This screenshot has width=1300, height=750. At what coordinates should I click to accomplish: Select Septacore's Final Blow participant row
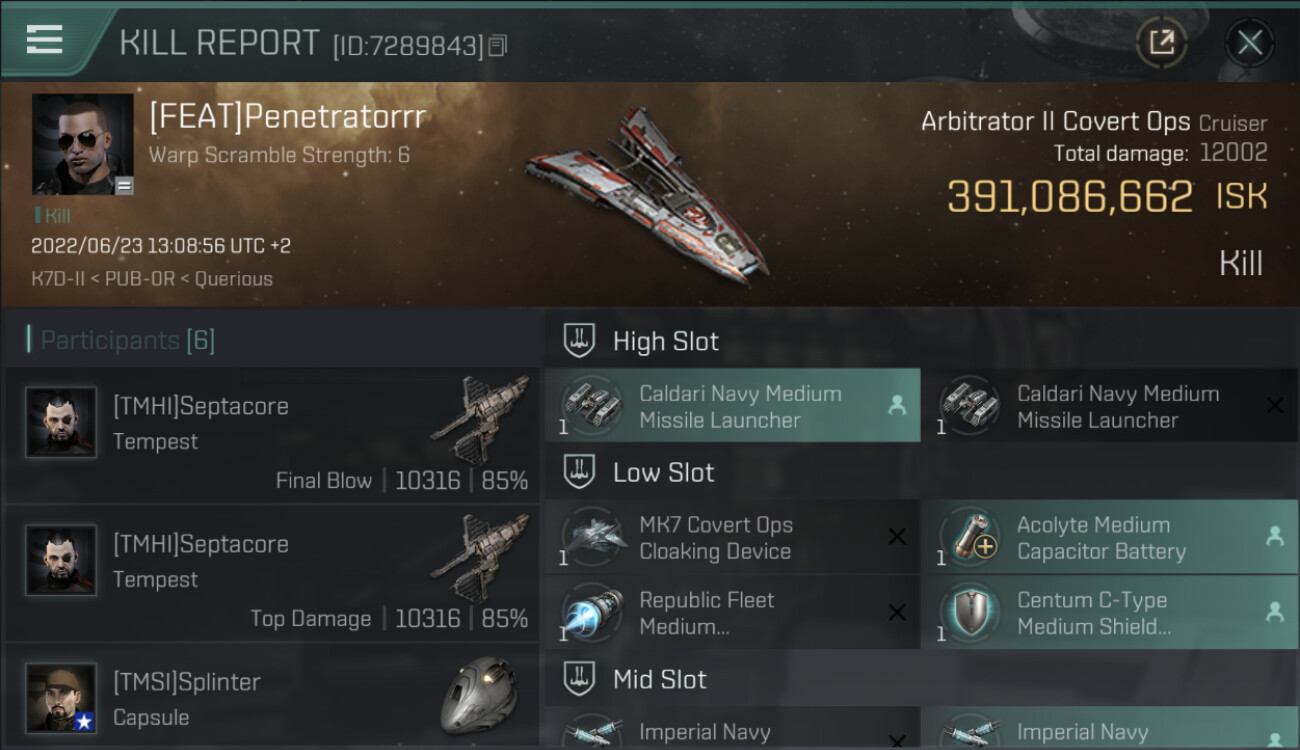click(272, 435)
